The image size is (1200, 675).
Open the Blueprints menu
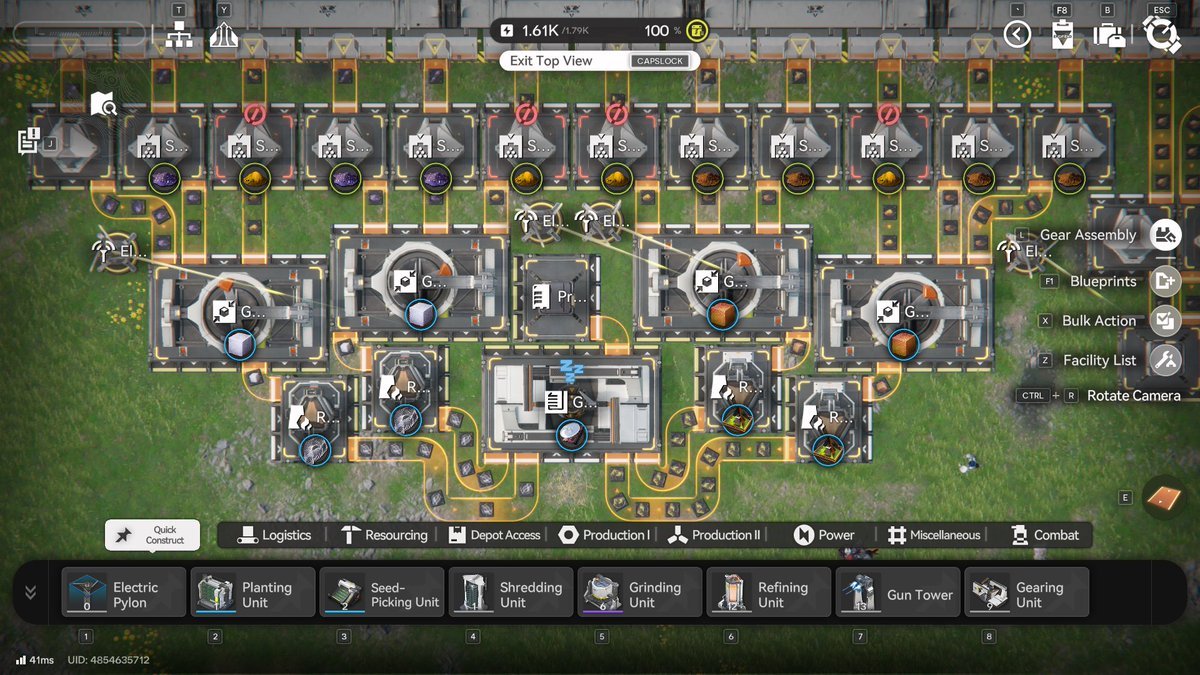1165,281
